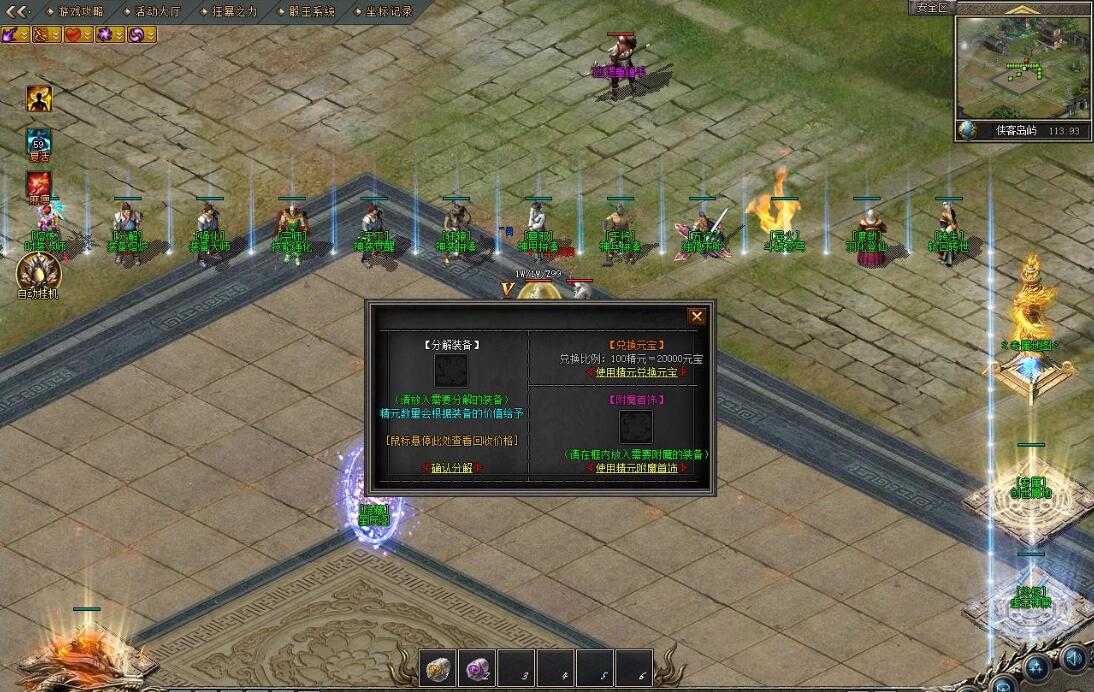Use the purple scroll in hotbar slot 2
Screen dimensions: 1094x692
tap(477, 669)
